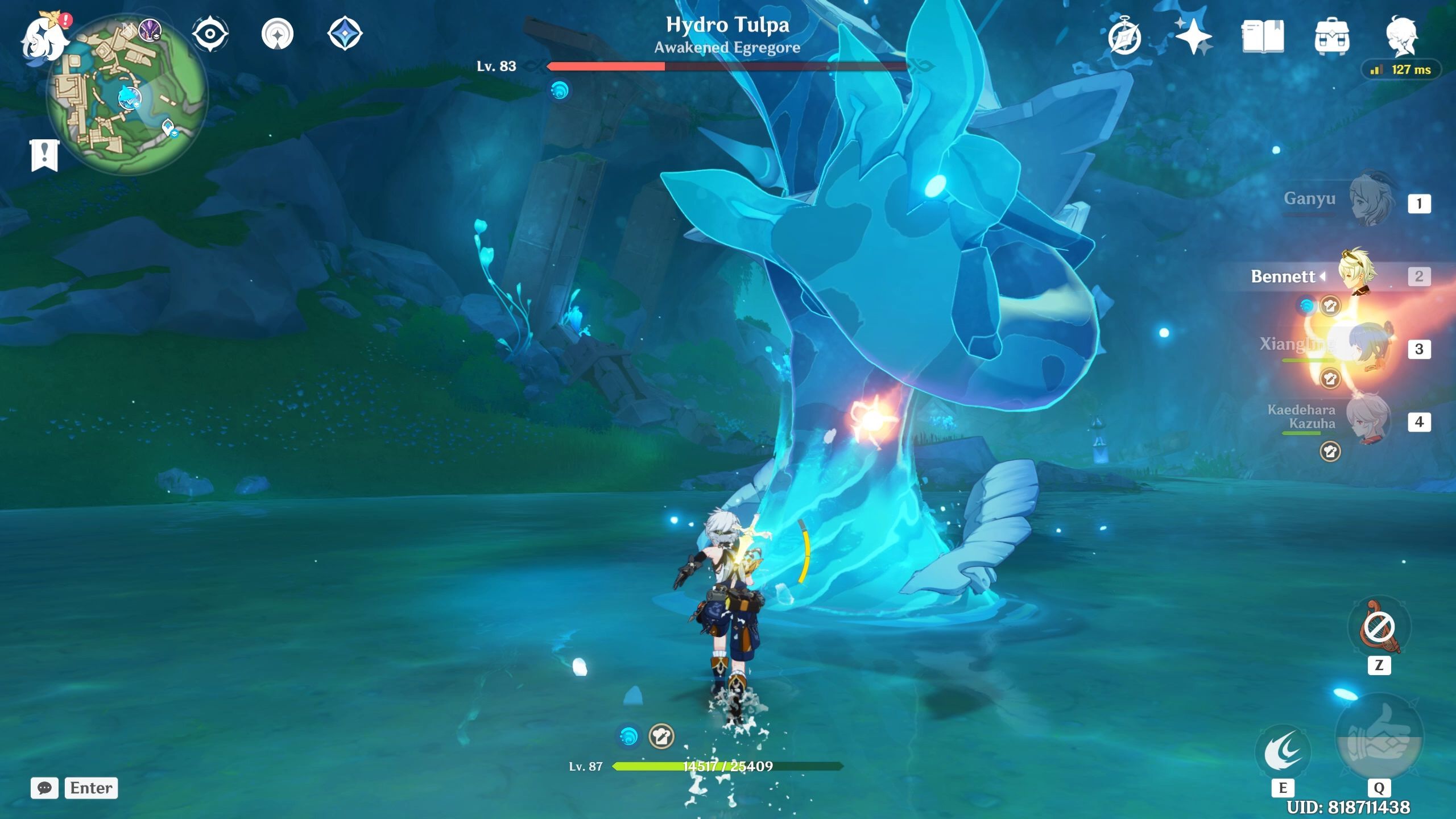This screenshot has width=1456, height=819.
Task: Open the diamond-shaped events icon
Action: click(345, 33)
